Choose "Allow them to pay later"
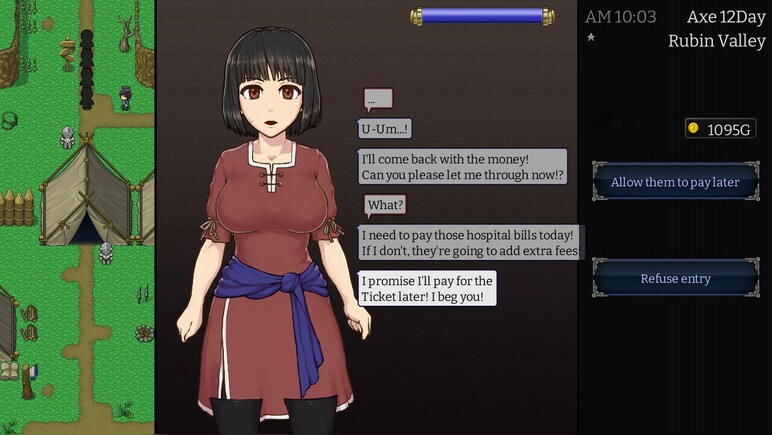772x435 pixels. pyautogui.click(x=675, y=182)
